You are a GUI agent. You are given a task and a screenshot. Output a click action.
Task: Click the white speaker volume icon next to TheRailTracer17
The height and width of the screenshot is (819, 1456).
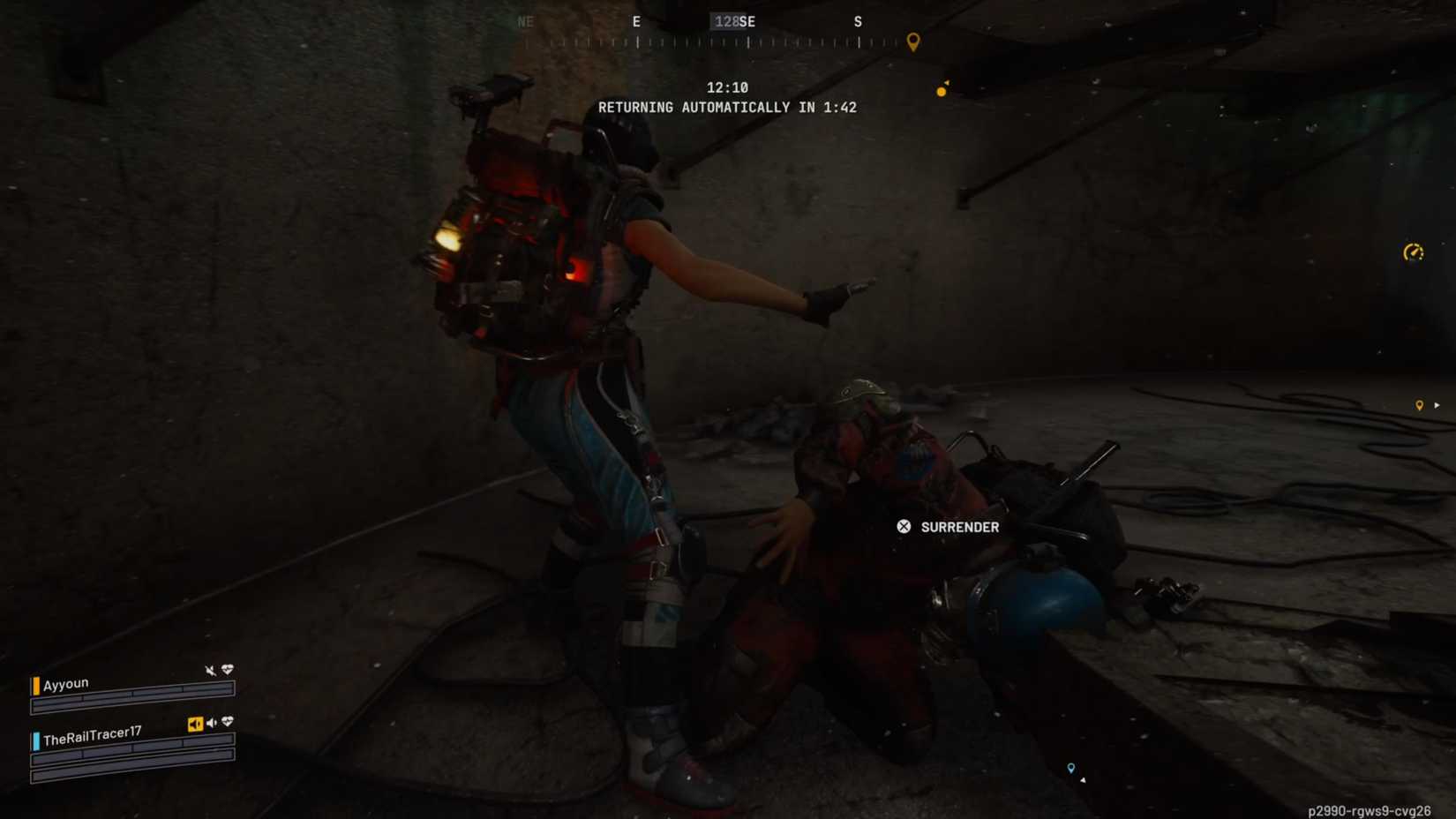pos(212,724)
